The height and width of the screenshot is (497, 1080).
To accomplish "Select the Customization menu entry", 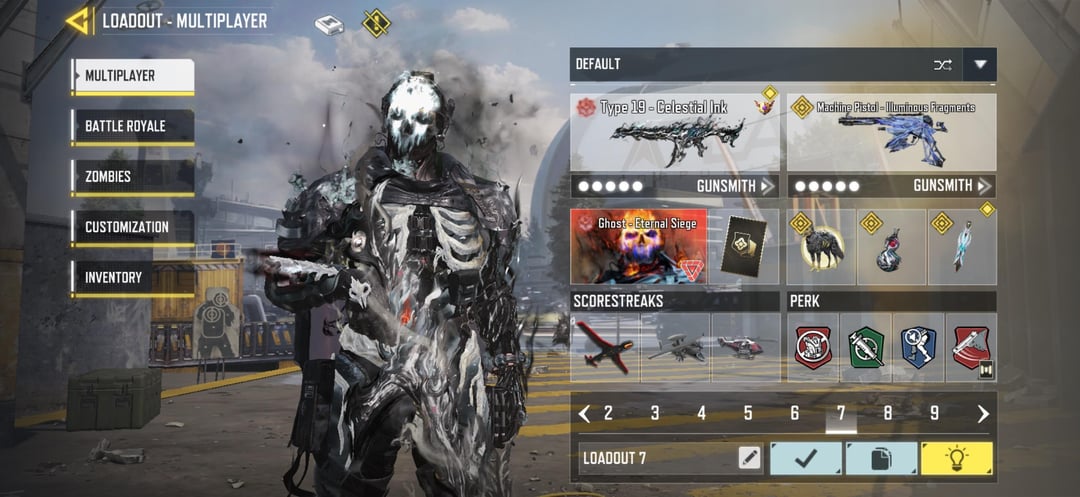I will [132, 228].
